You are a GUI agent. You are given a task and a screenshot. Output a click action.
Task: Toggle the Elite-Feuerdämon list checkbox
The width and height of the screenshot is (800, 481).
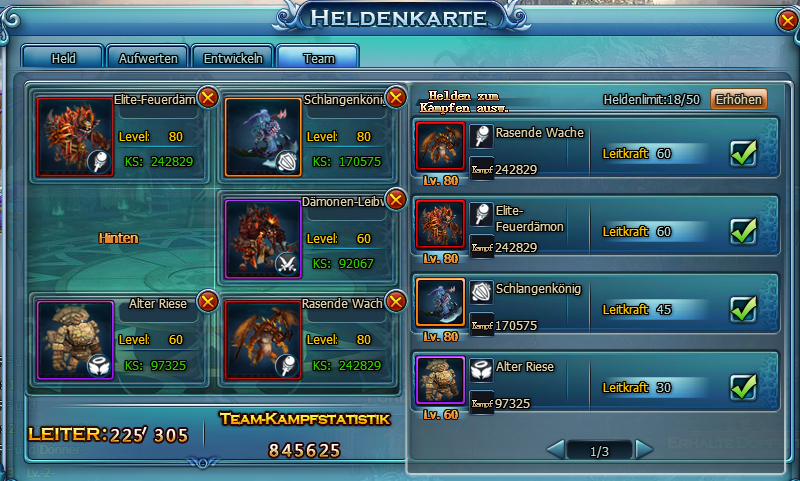click(x=743, y=231)
